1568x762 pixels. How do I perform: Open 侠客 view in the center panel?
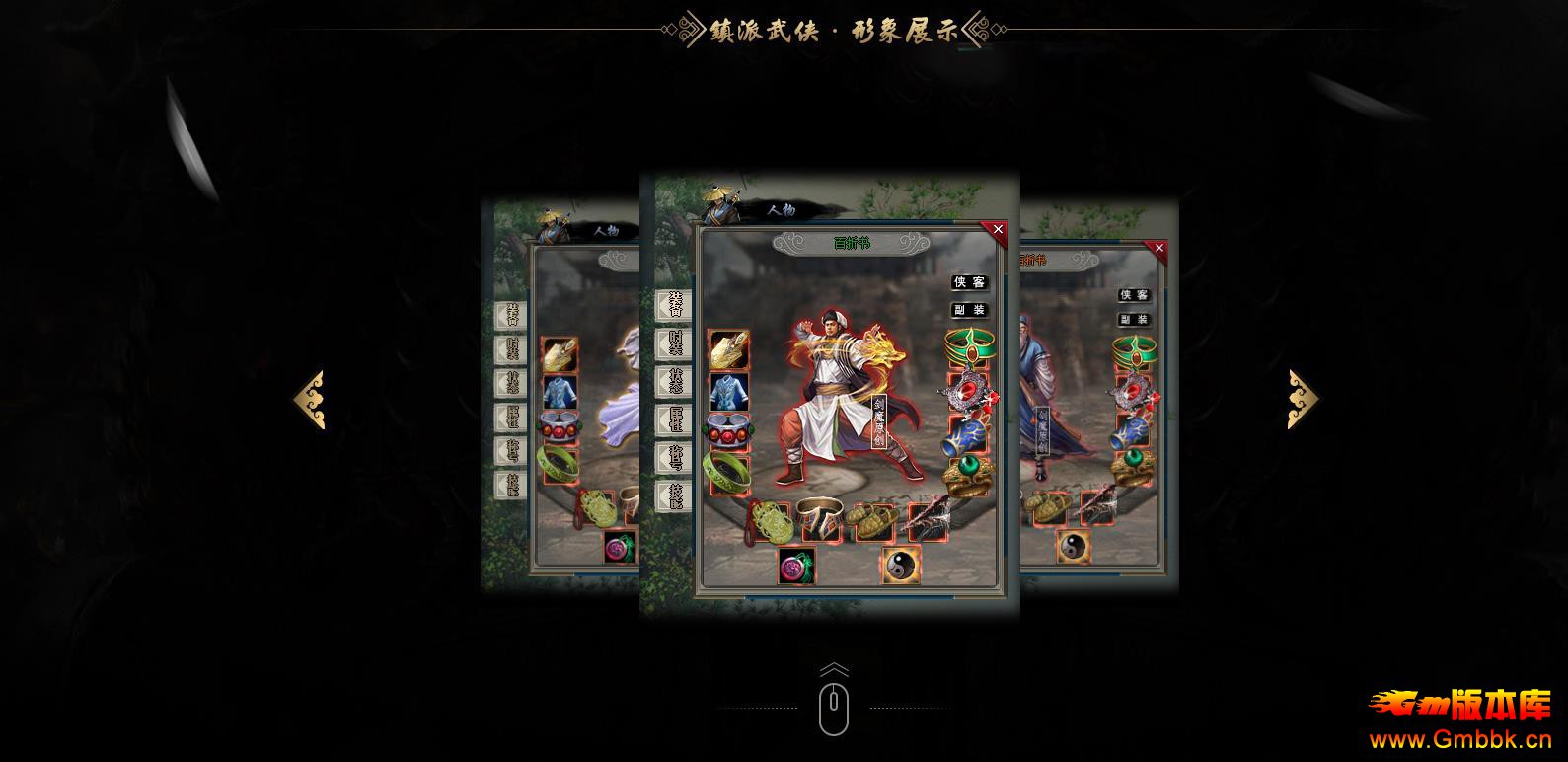point(969,283)
